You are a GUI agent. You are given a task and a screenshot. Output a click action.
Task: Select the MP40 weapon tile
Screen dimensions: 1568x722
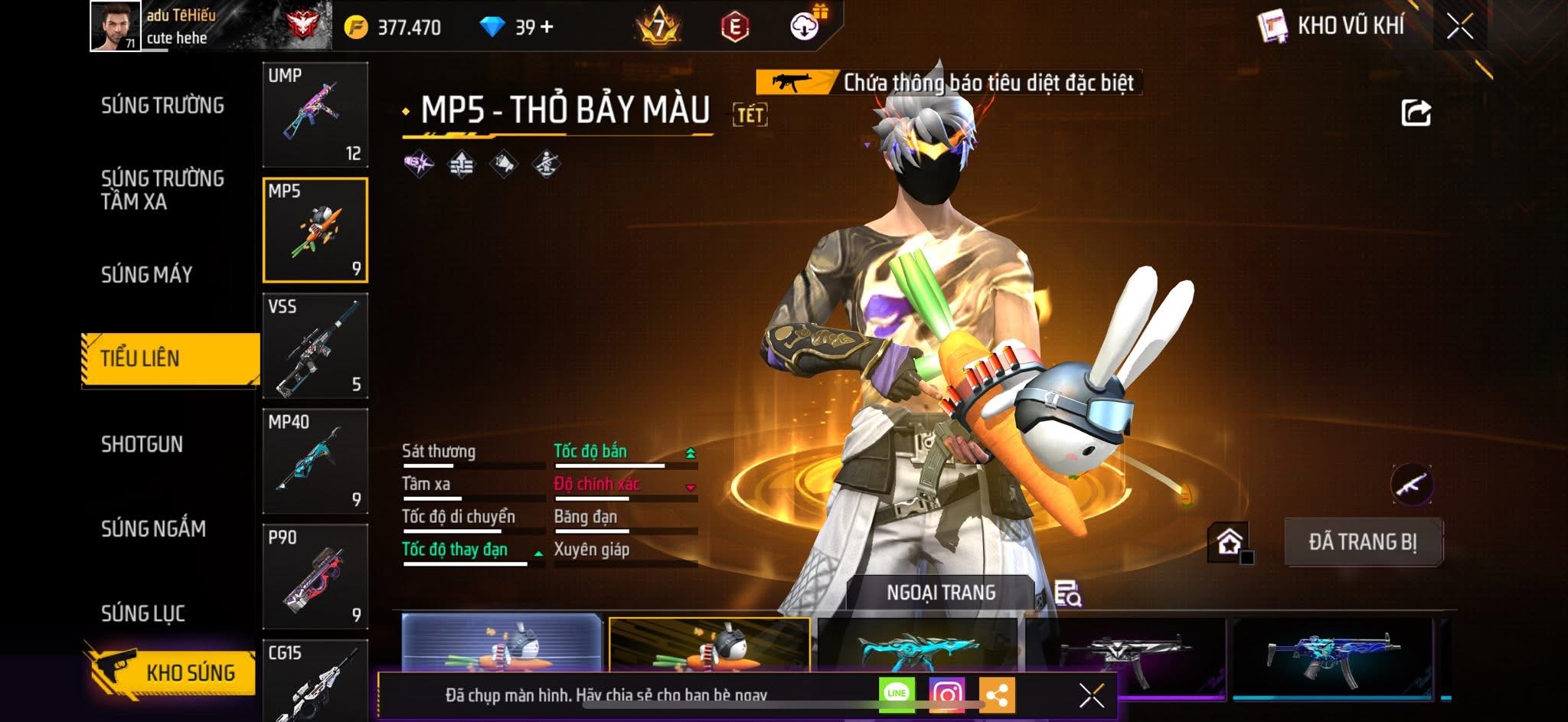coord(315,461)
